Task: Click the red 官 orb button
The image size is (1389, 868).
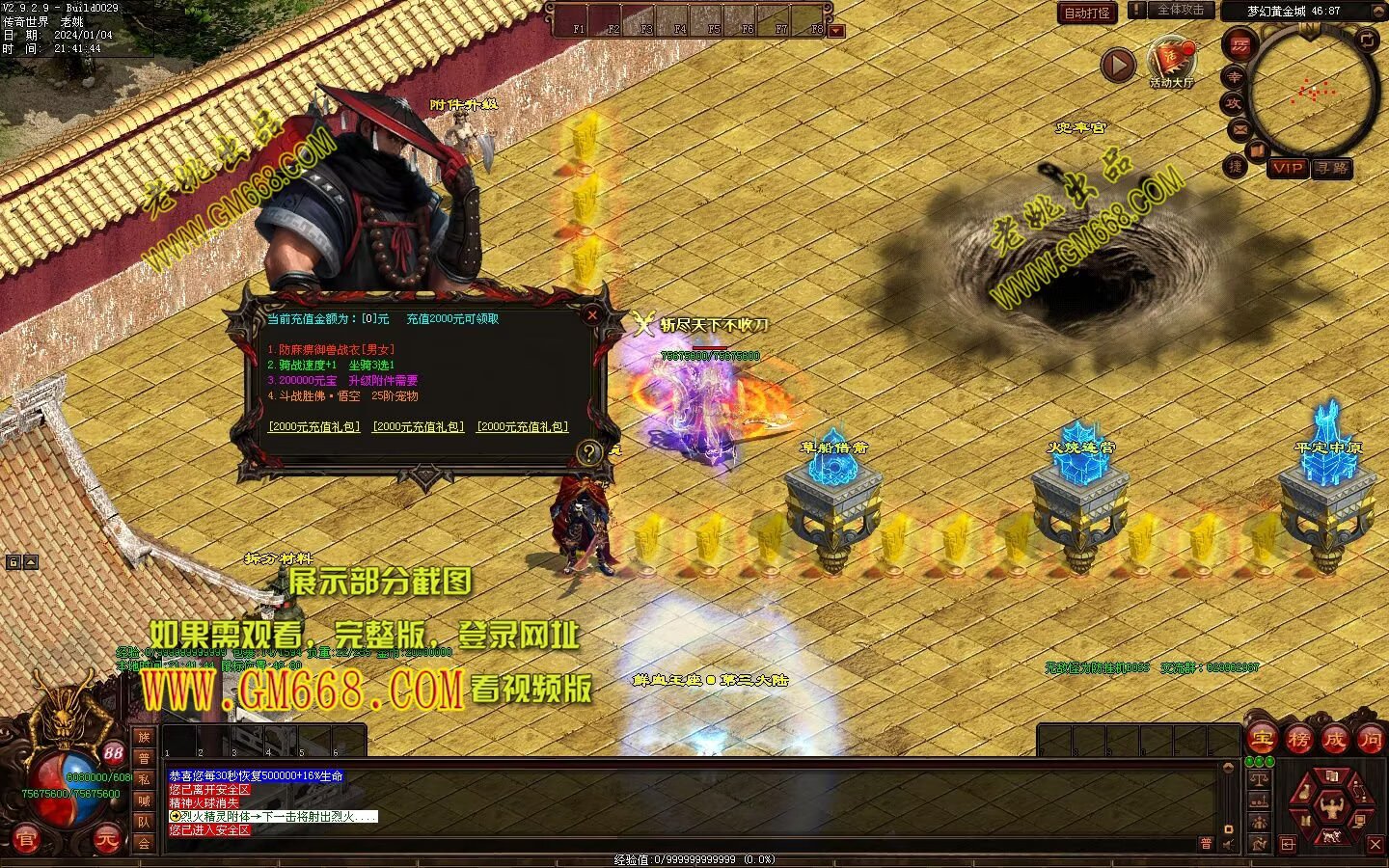Action: (26, 840)
